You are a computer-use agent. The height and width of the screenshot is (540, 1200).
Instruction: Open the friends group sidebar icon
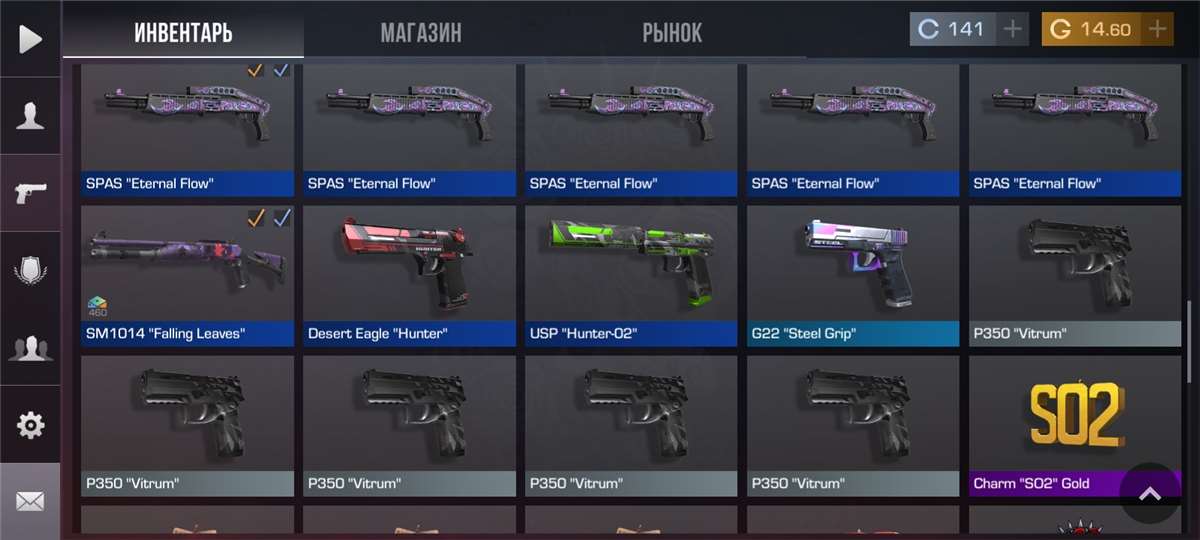pos(30,348)
